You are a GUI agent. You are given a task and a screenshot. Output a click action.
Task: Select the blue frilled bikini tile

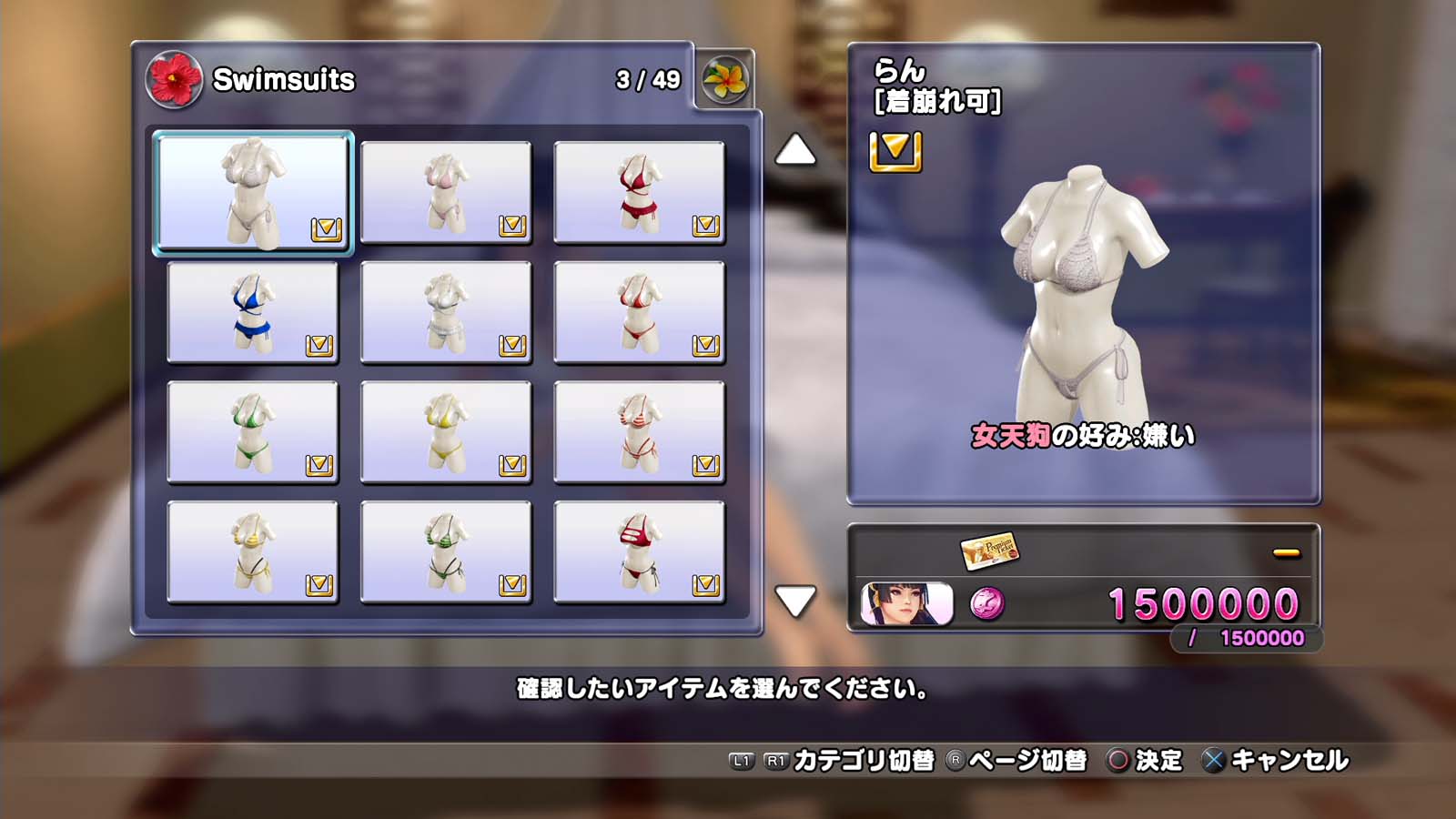(x=252, y=312)
